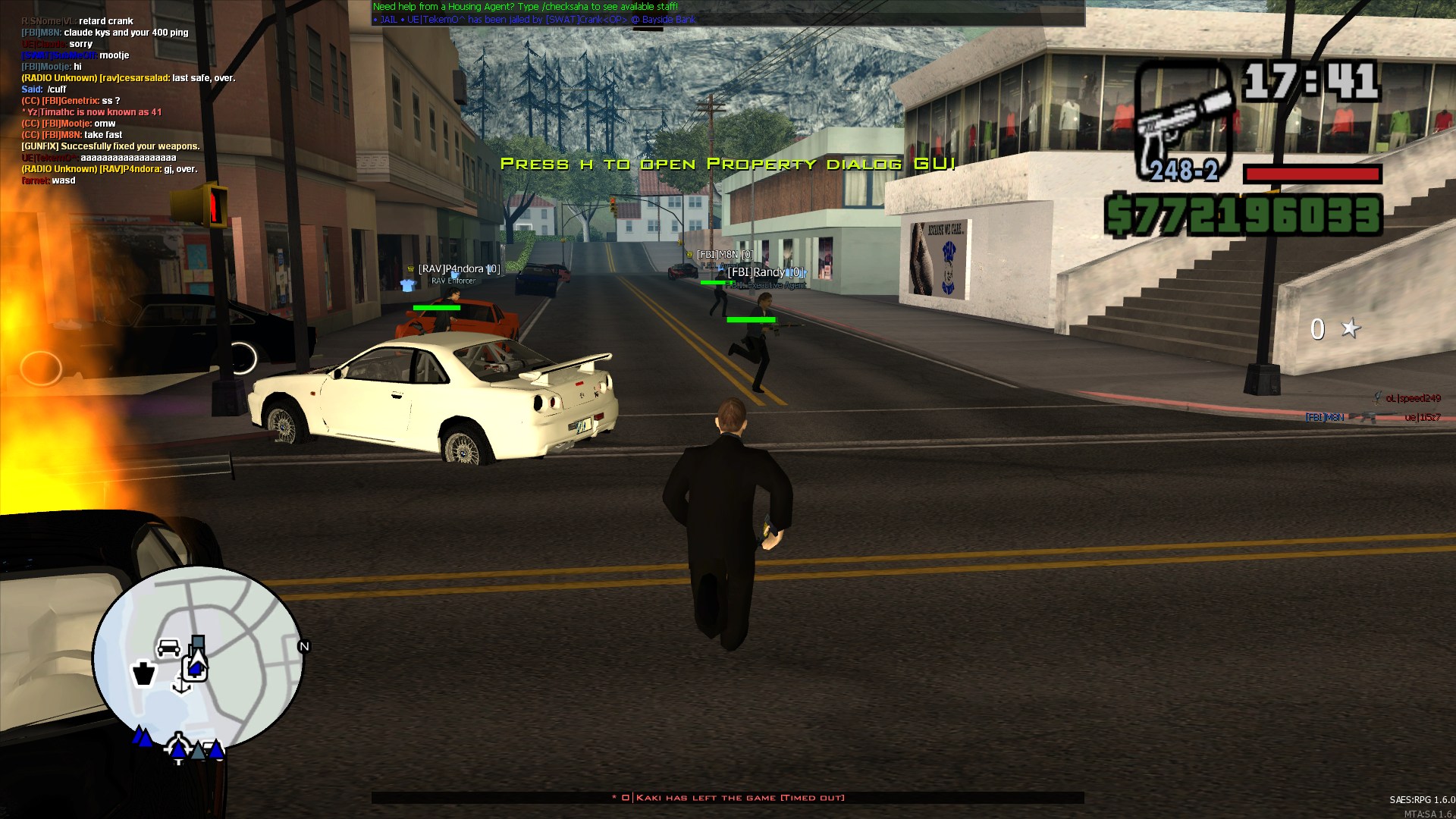Click the north N marker on the radar
The image size is (1456, 819).
click(x=304, y=647)
